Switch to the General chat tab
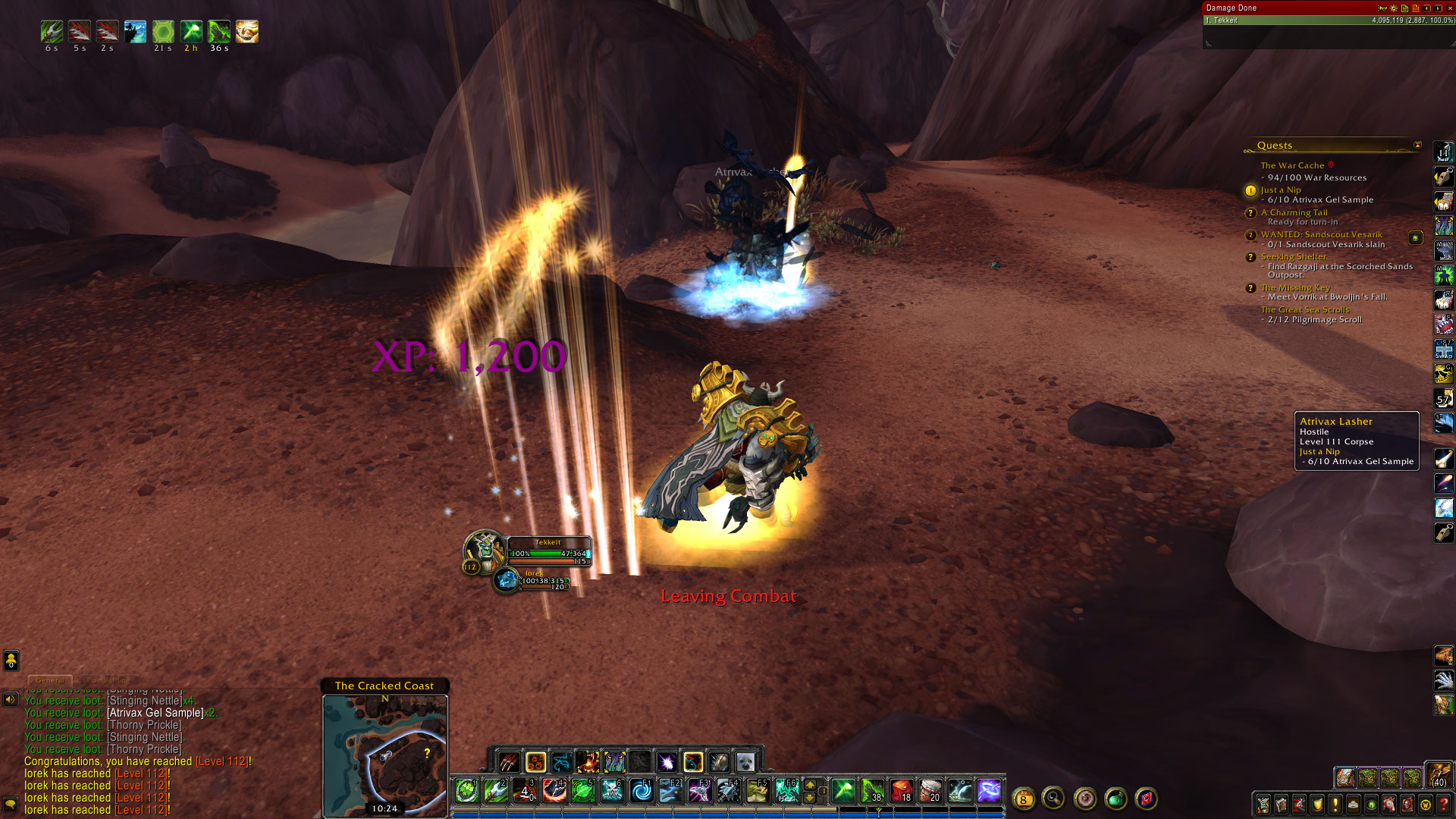The image size is (1456, 819). point(50,680)
